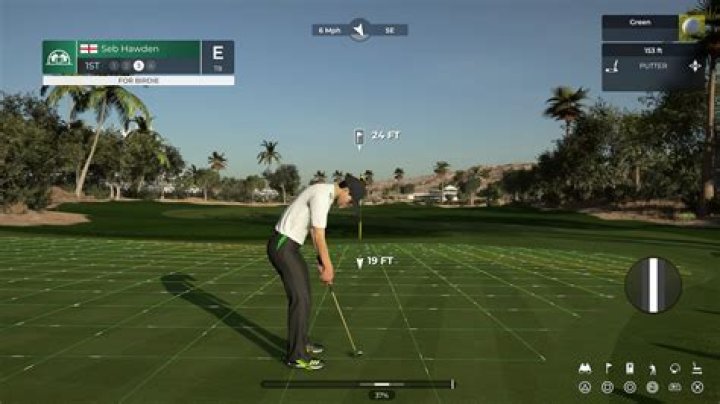The width and height of the screenshot is (720, 404).
Task: Select the Green lie panel
Action: click(x=640, y=22)
